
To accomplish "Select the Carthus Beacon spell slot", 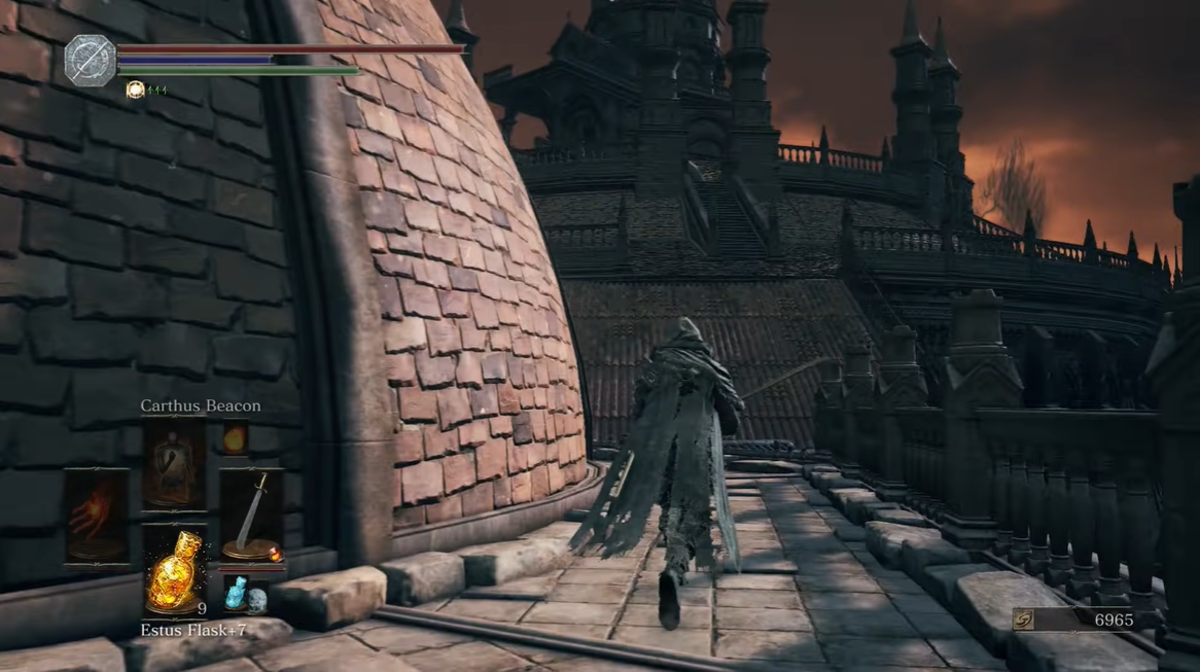I will [174, 464].
